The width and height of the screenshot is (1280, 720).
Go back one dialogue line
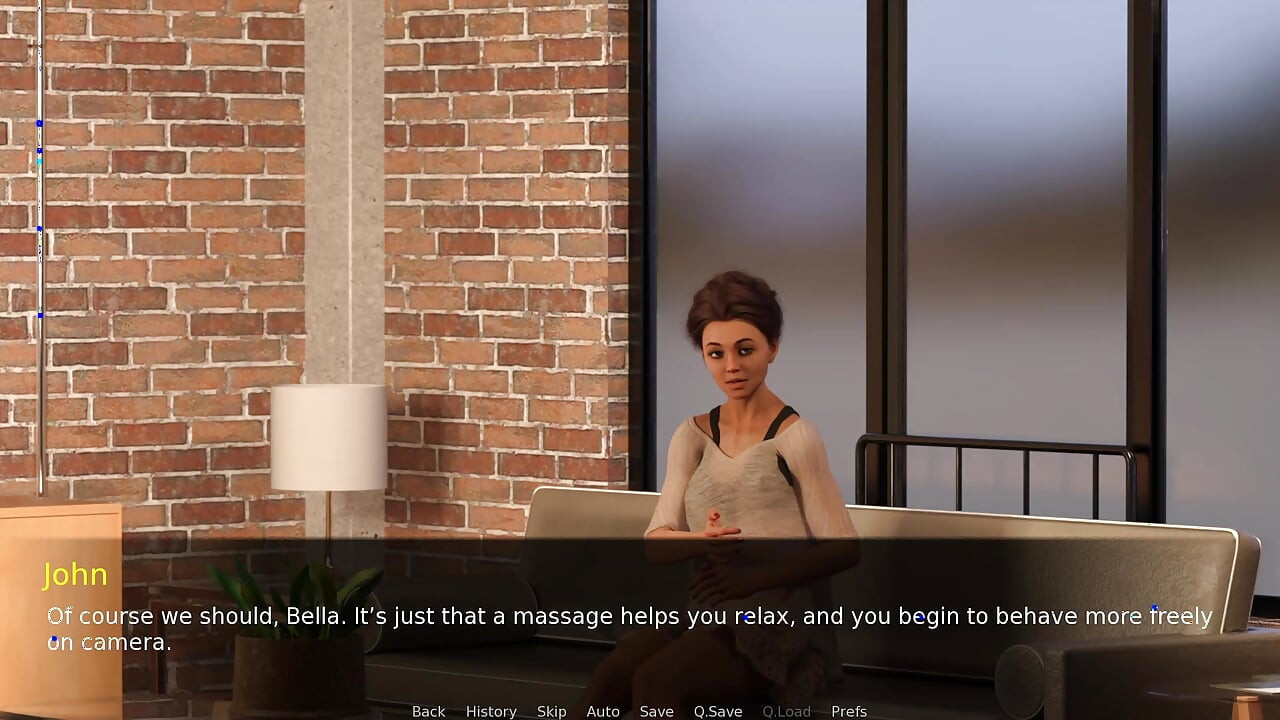coord(428,711)
